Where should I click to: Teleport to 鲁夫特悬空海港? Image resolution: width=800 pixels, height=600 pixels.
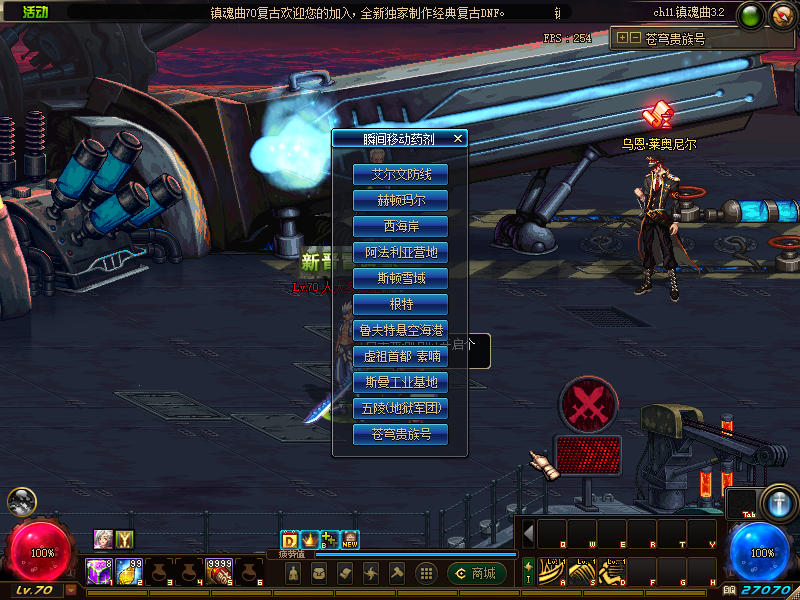pyautogui.click(x=400, y=330)
